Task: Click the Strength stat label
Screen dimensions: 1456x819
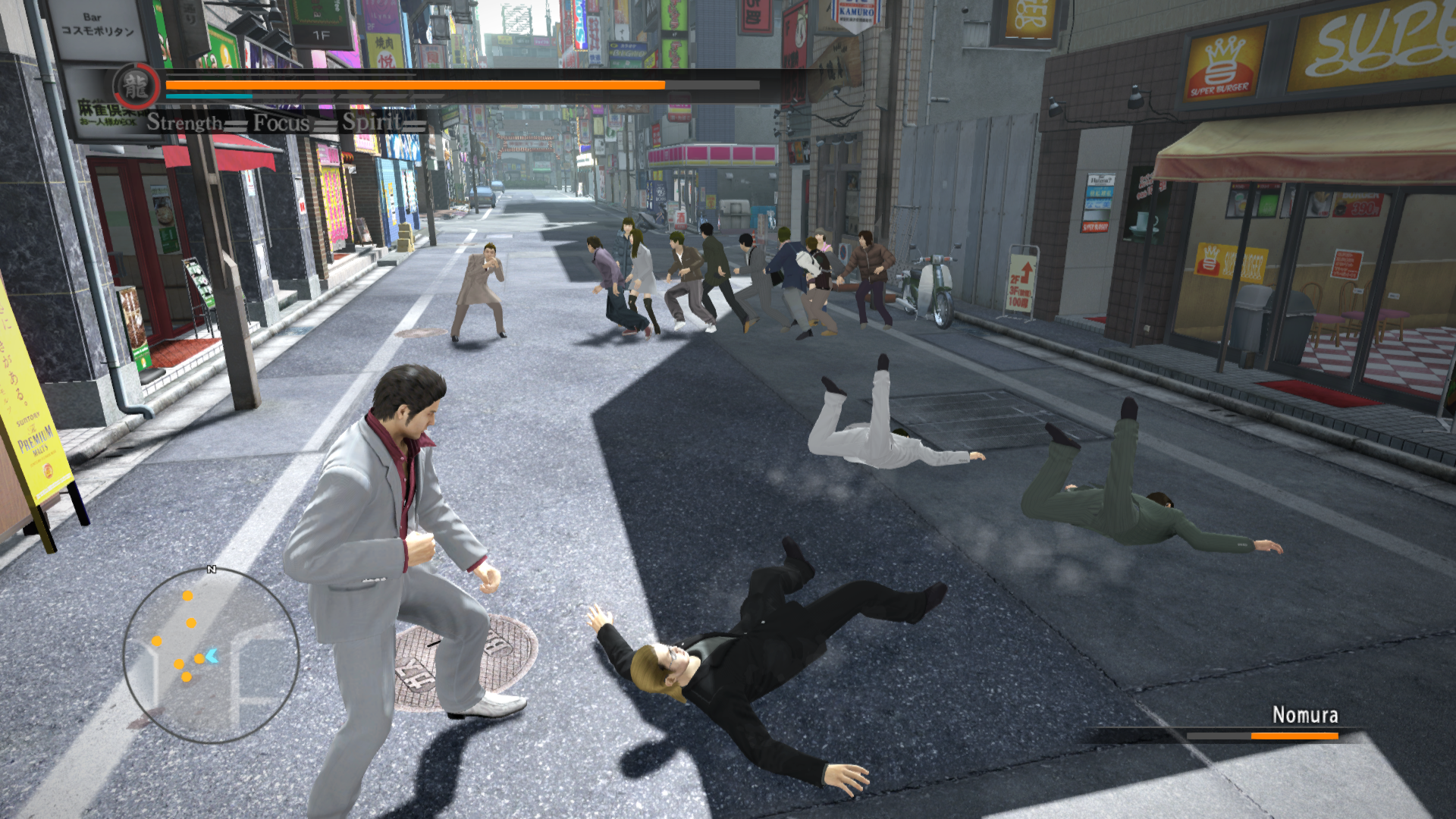Action: click(x=185, y=122)
